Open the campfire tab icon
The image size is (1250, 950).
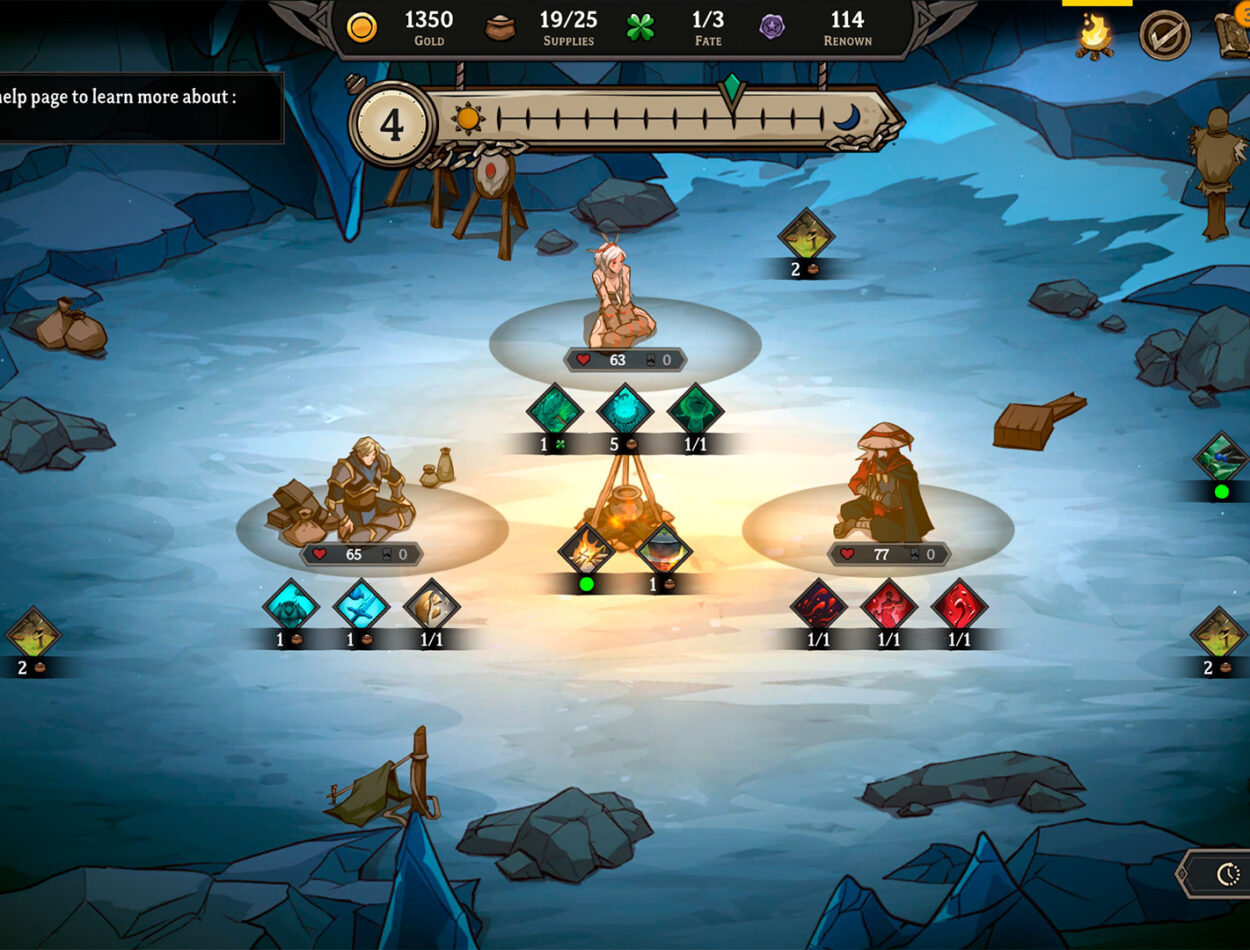click(x=1095, y=35)
